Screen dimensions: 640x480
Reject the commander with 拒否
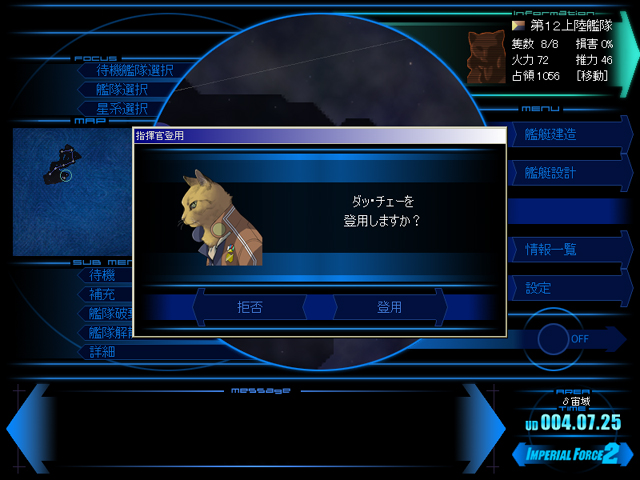pos(249,307)
